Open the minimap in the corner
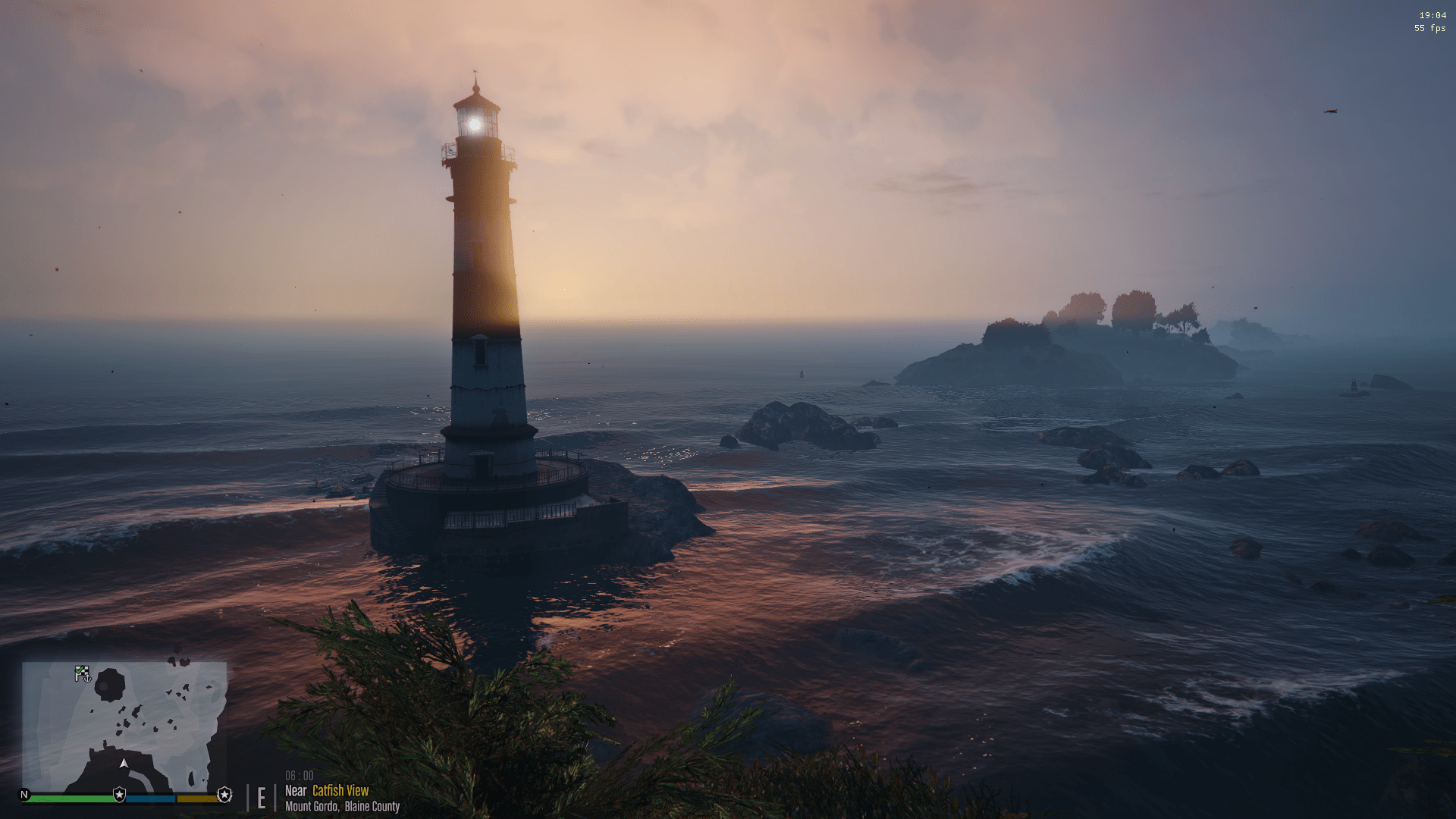Image resolution: width=1456 pixels, height=819 pixels. (124, 726)
